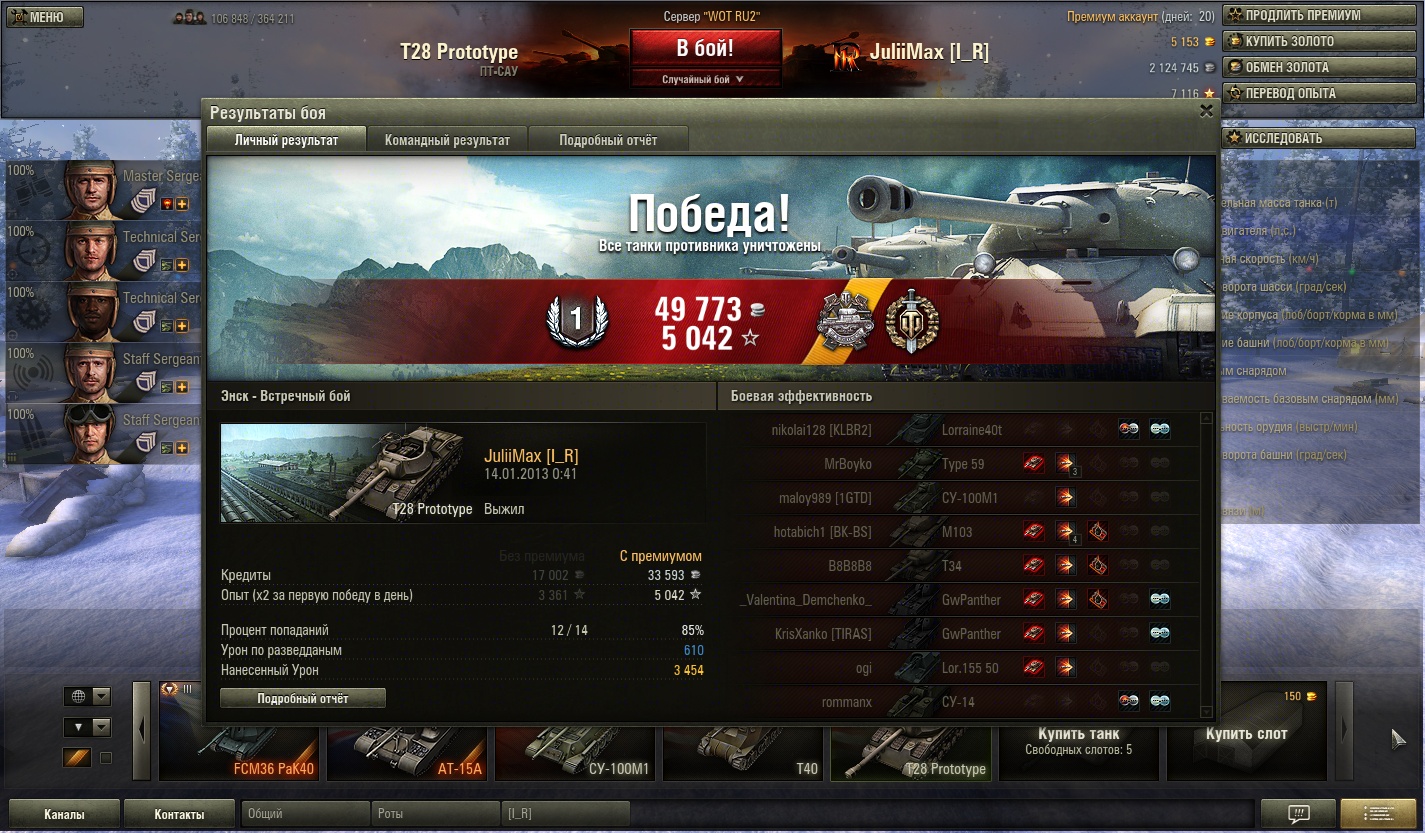Open the Каналы chat channels button
This screenshot has height=833, width=1425.
point(64,814)
